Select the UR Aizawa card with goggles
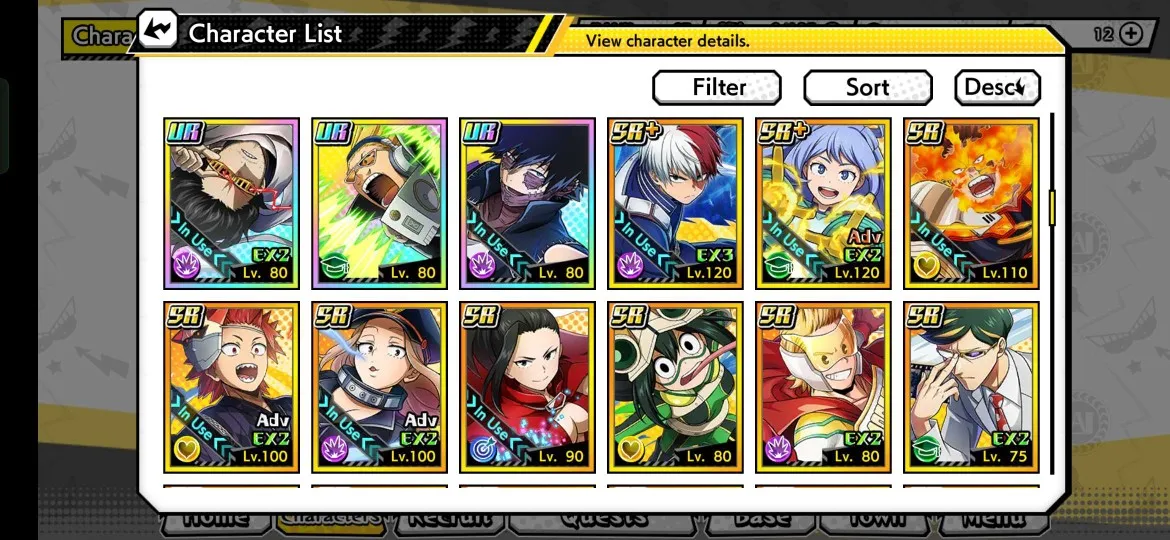Viewport: 1170px width, 540px height. 231,203
